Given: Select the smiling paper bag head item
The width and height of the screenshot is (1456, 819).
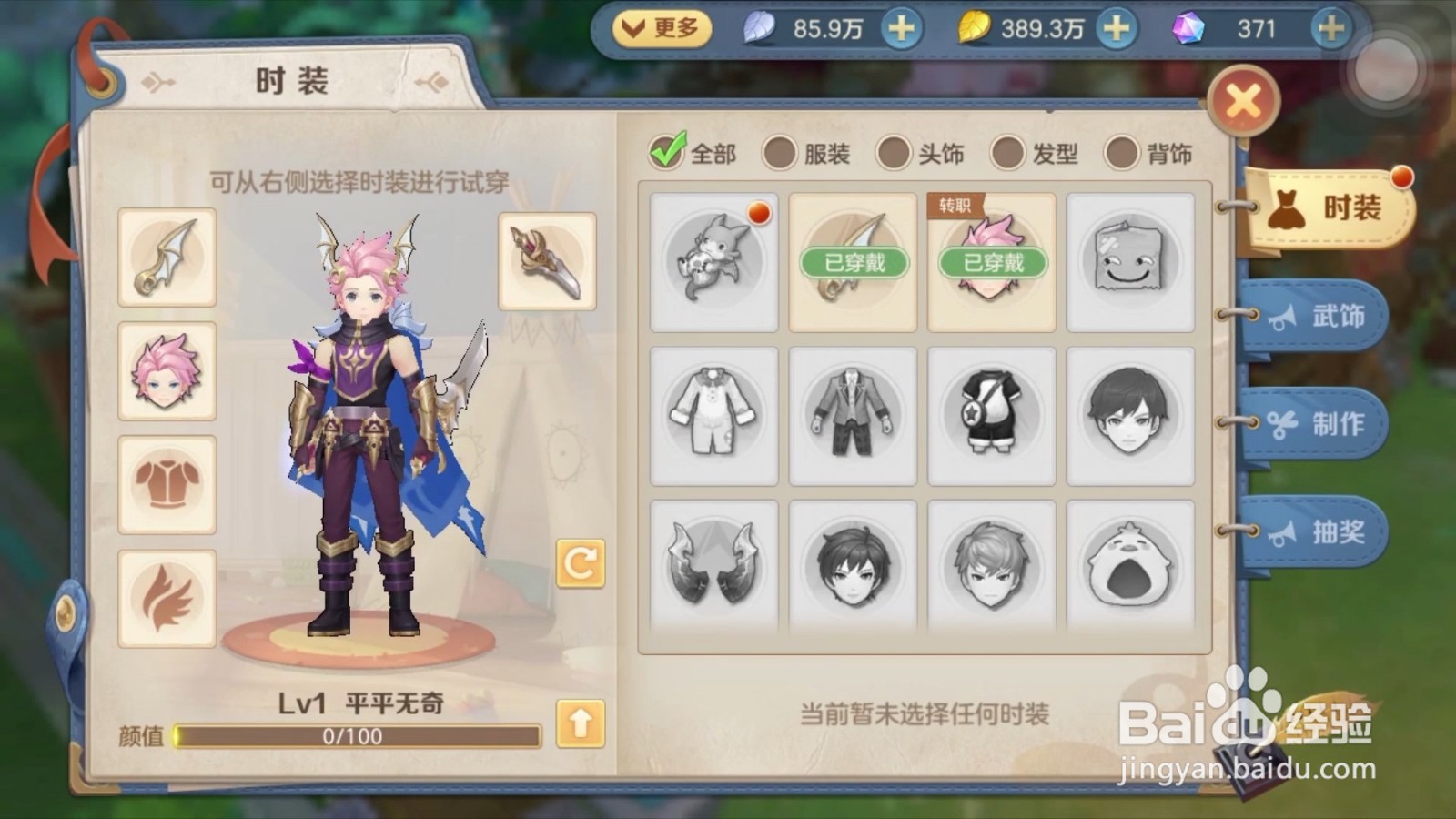Looking at the screenshot, I should click(1128, 261).
